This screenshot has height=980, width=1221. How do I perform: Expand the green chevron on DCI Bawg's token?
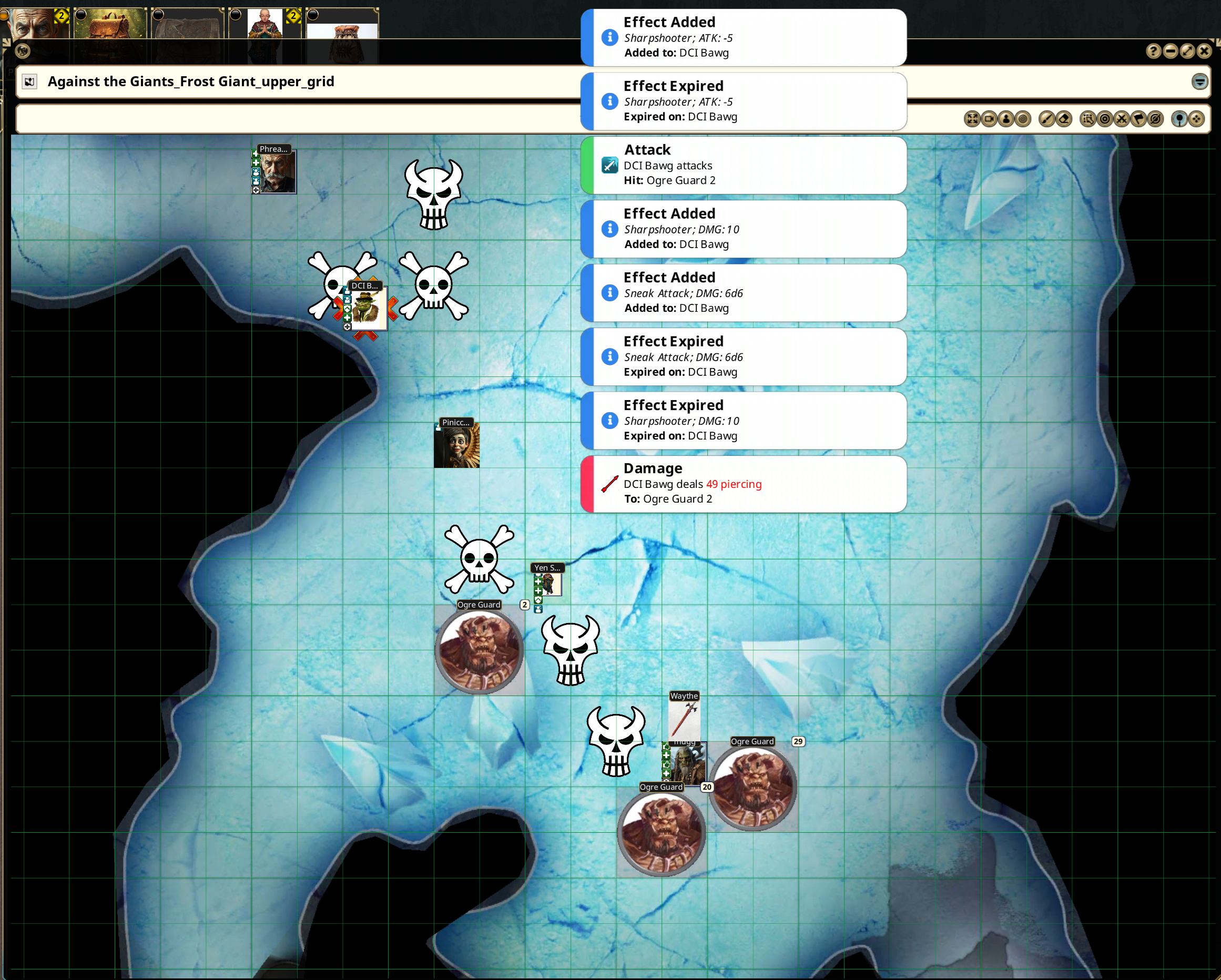point(347,309)
